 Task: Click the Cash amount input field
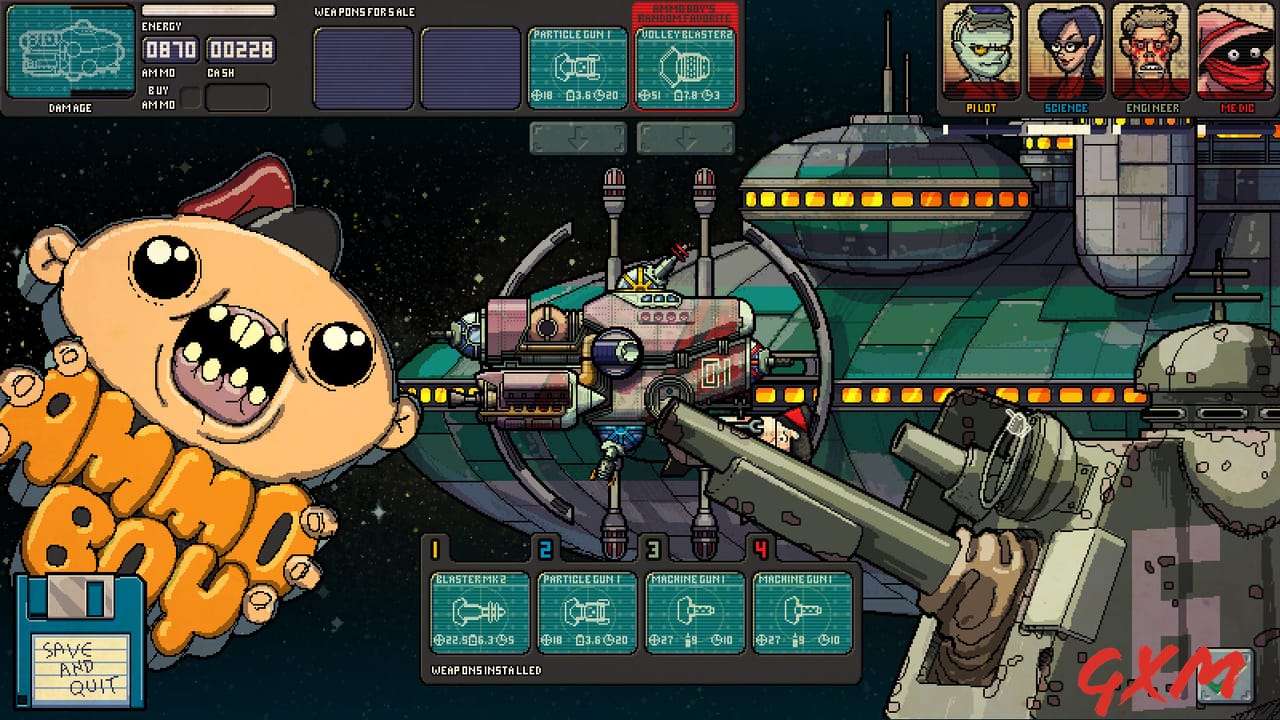[240, 49]
